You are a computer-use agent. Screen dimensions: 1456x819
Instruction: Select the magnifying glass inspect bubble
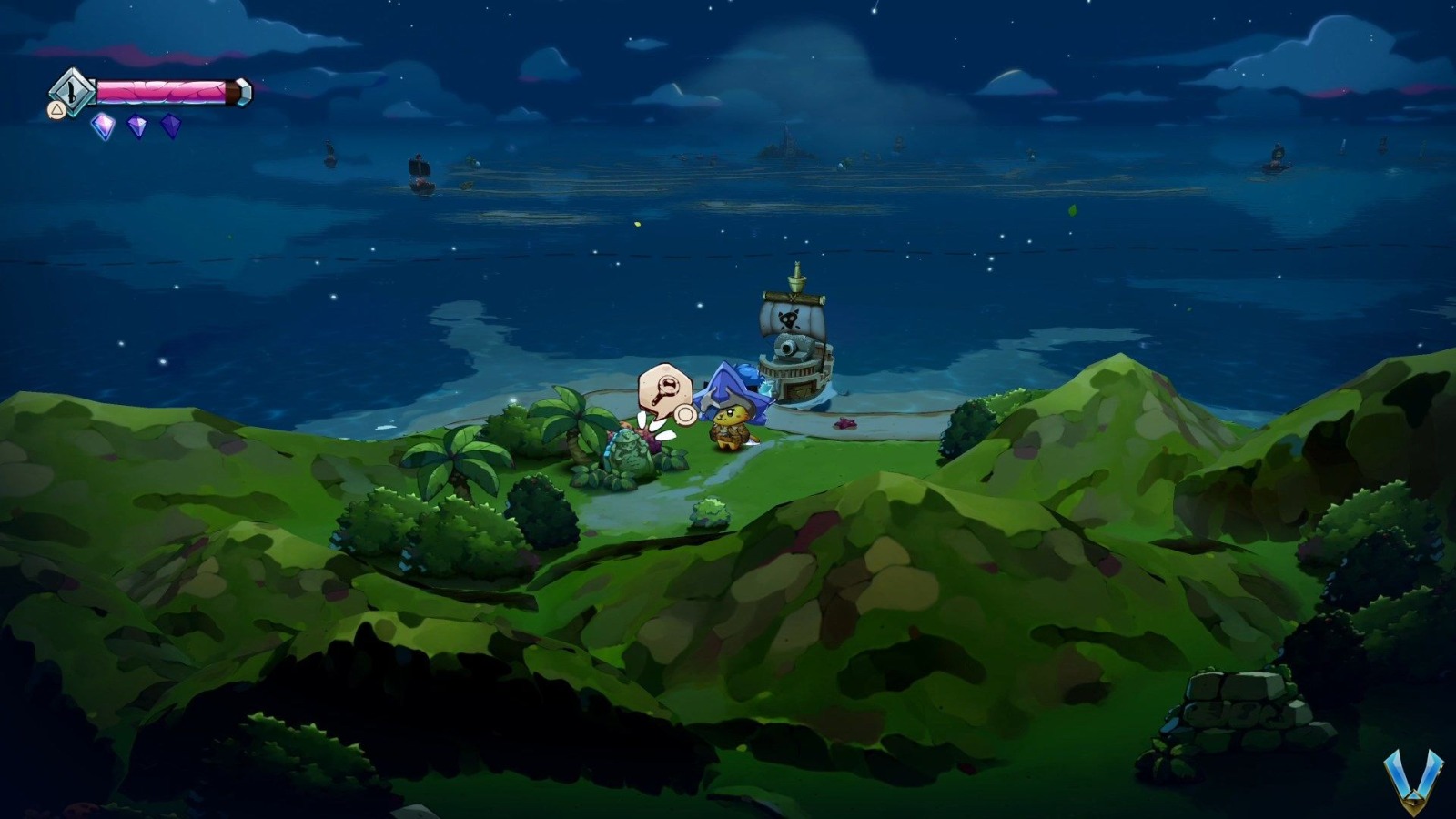point(665,389)
